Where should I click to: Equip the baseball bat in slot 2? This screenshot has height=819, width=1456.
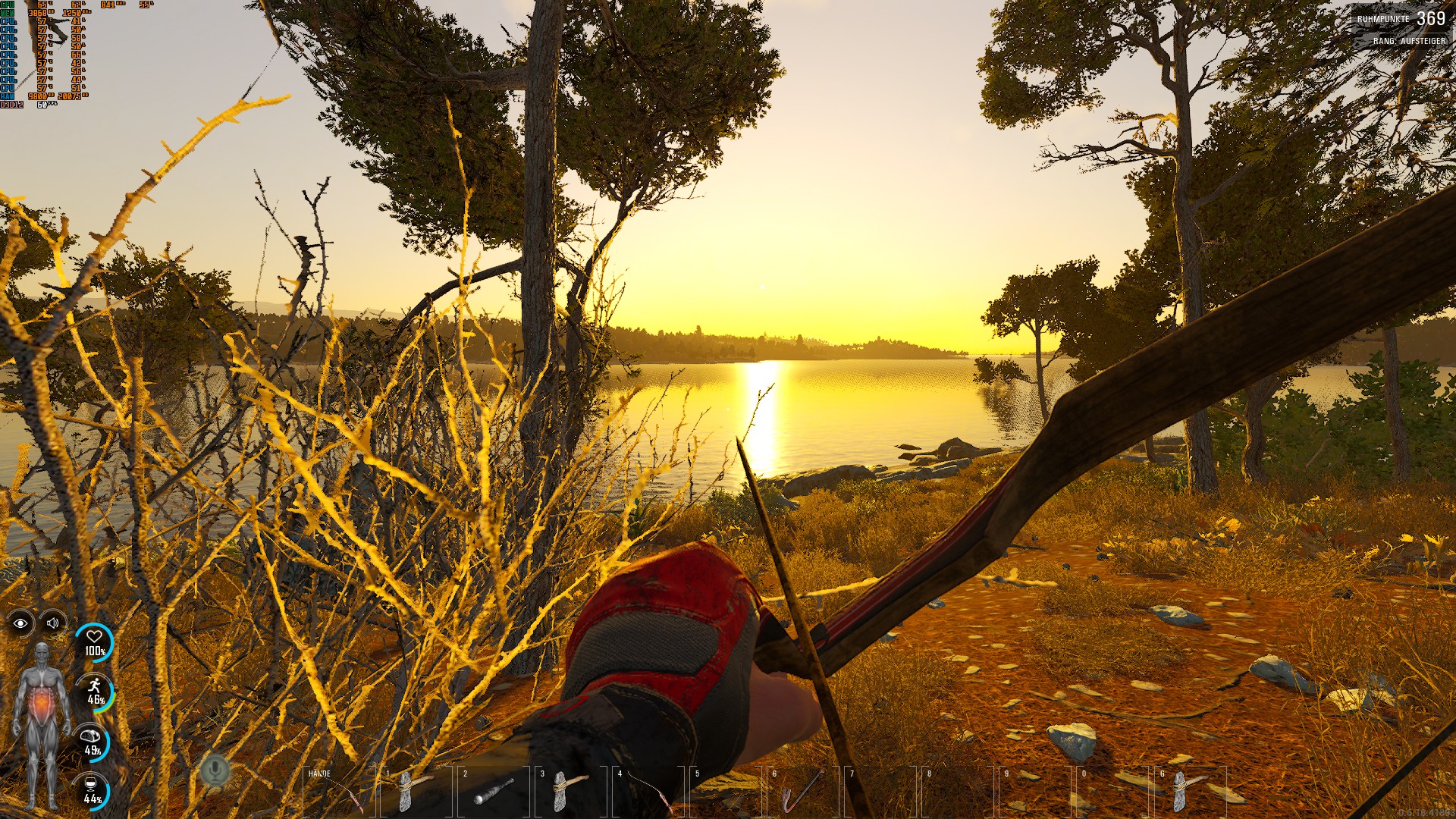click(494, 791)
